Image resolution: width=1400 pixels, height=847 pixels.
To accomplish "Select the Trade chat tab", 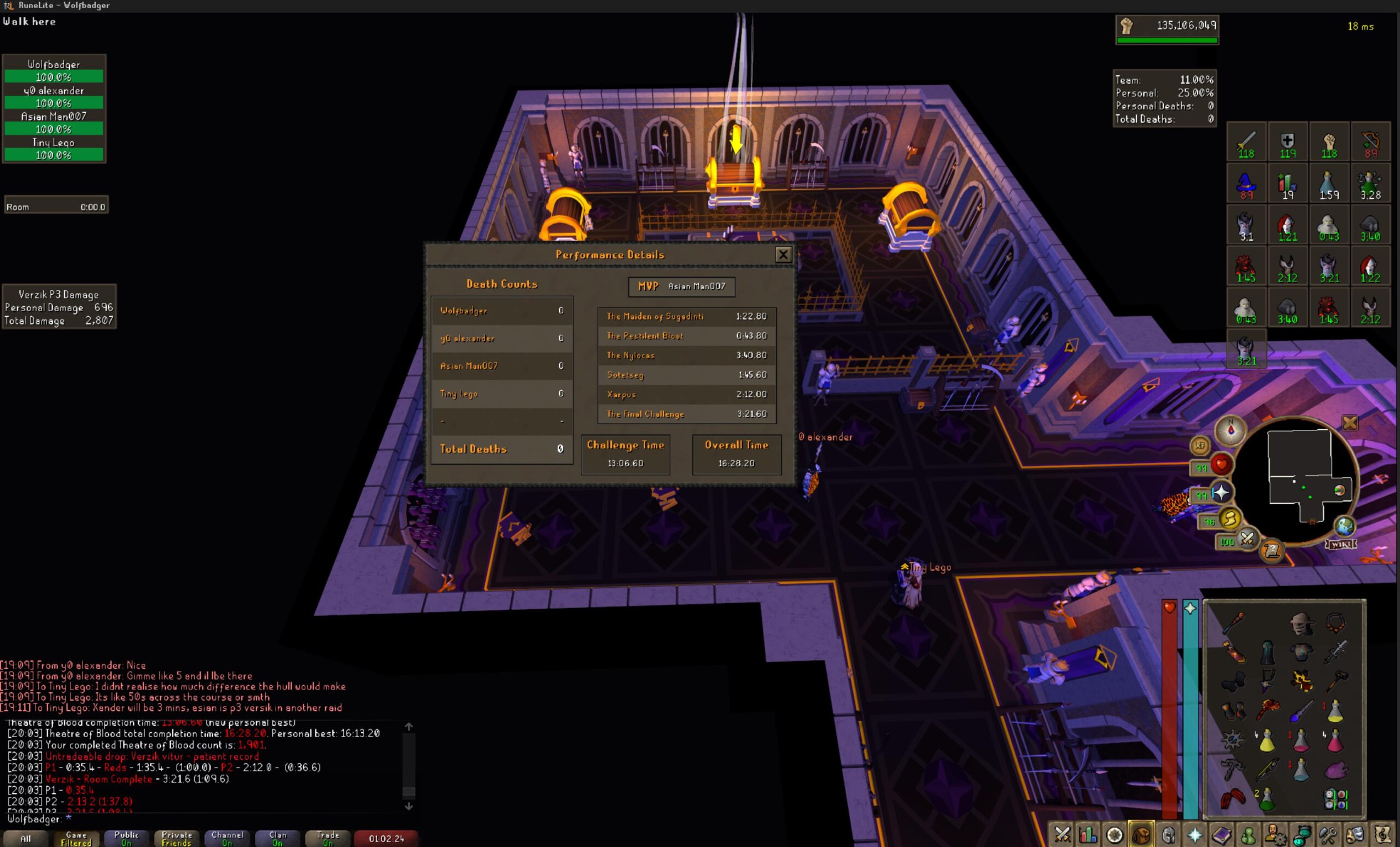I will point(328,838).
